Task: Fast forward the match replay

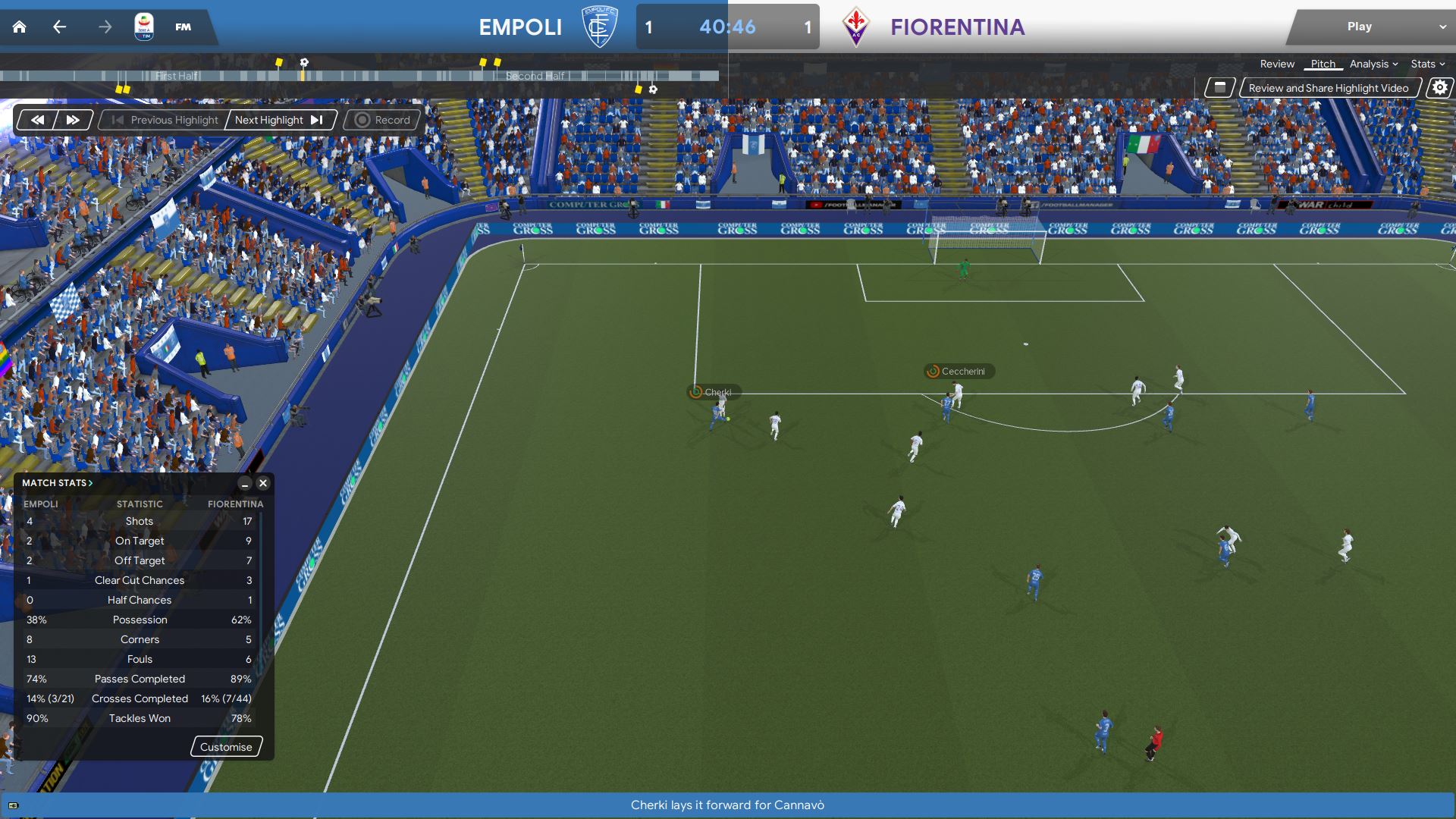Action: (73, 120)
